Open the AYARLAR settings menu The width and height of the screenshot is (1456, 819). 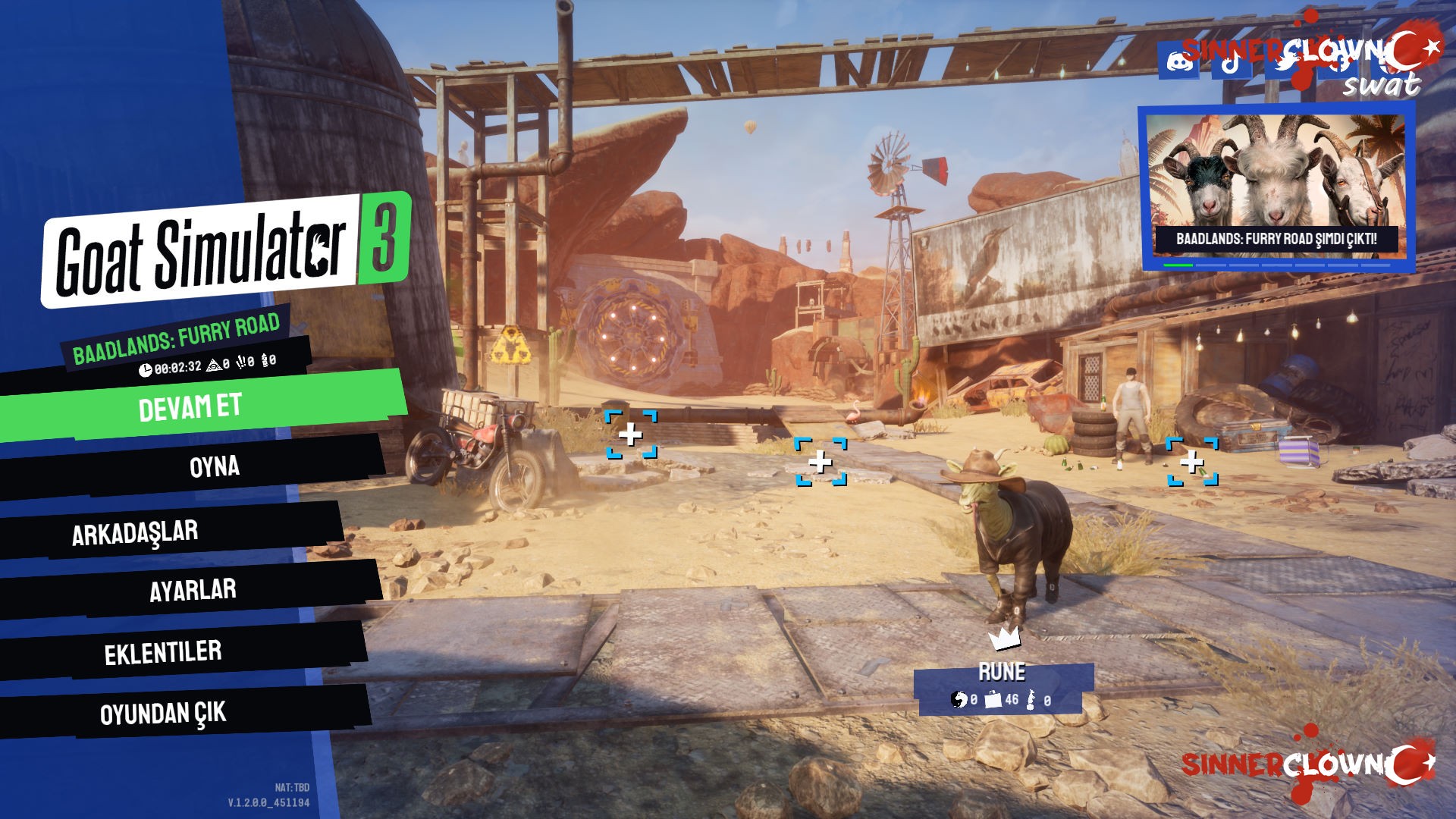[x=193, y=590]
